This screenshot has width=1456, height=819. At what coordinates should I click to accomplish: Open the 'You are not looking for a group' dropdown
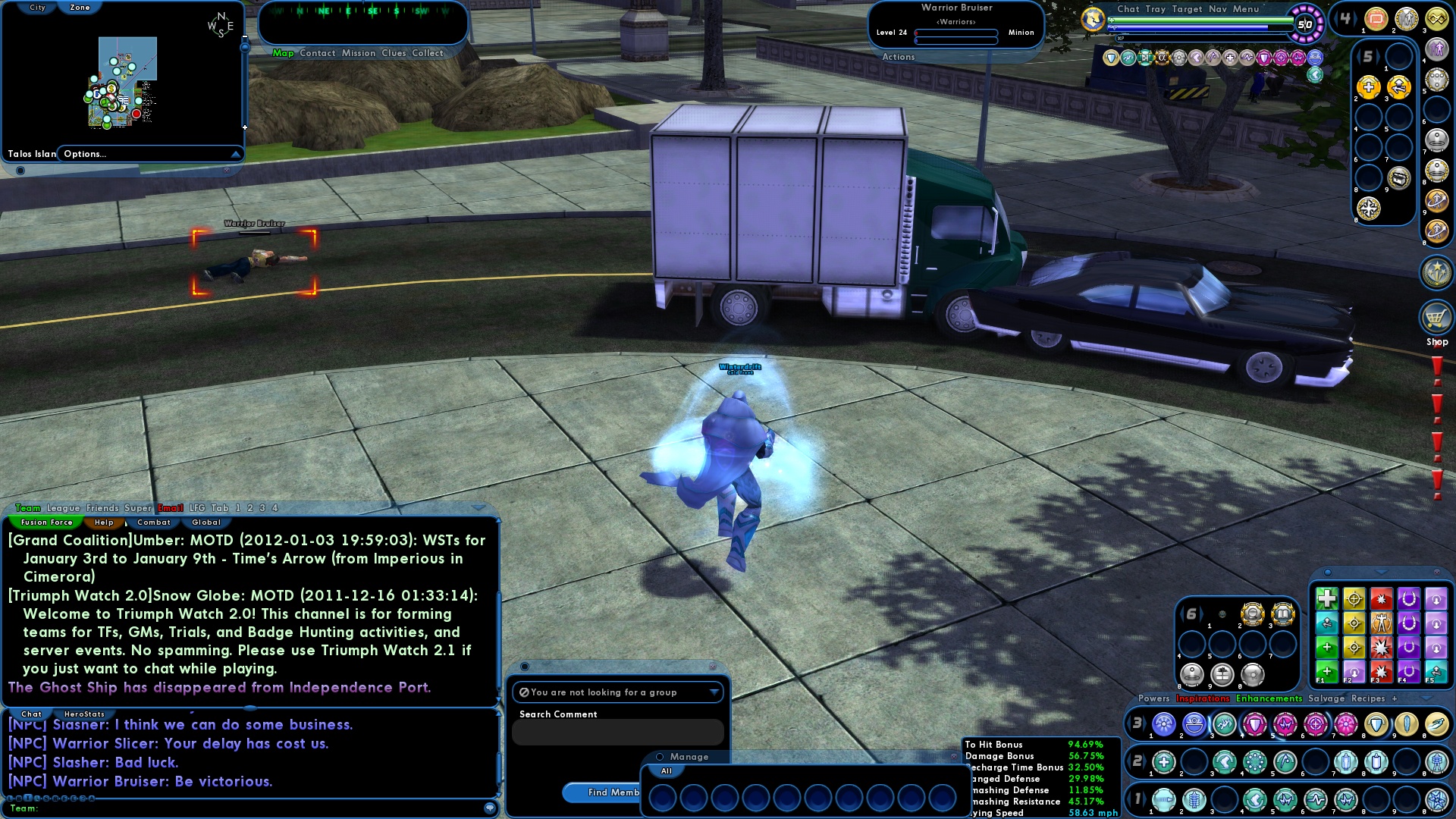click(714, 692)
